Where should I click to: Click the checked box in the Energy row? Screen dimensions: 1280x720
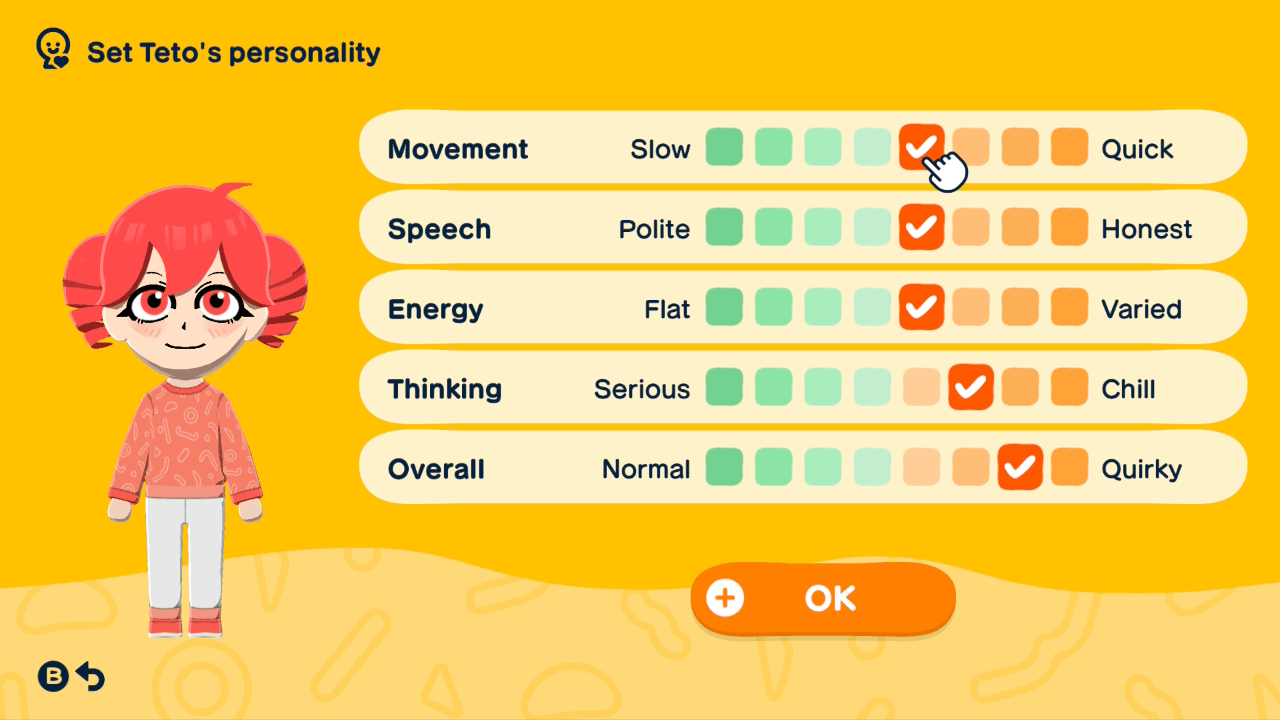pyautogui.click(x=921, y=307)
